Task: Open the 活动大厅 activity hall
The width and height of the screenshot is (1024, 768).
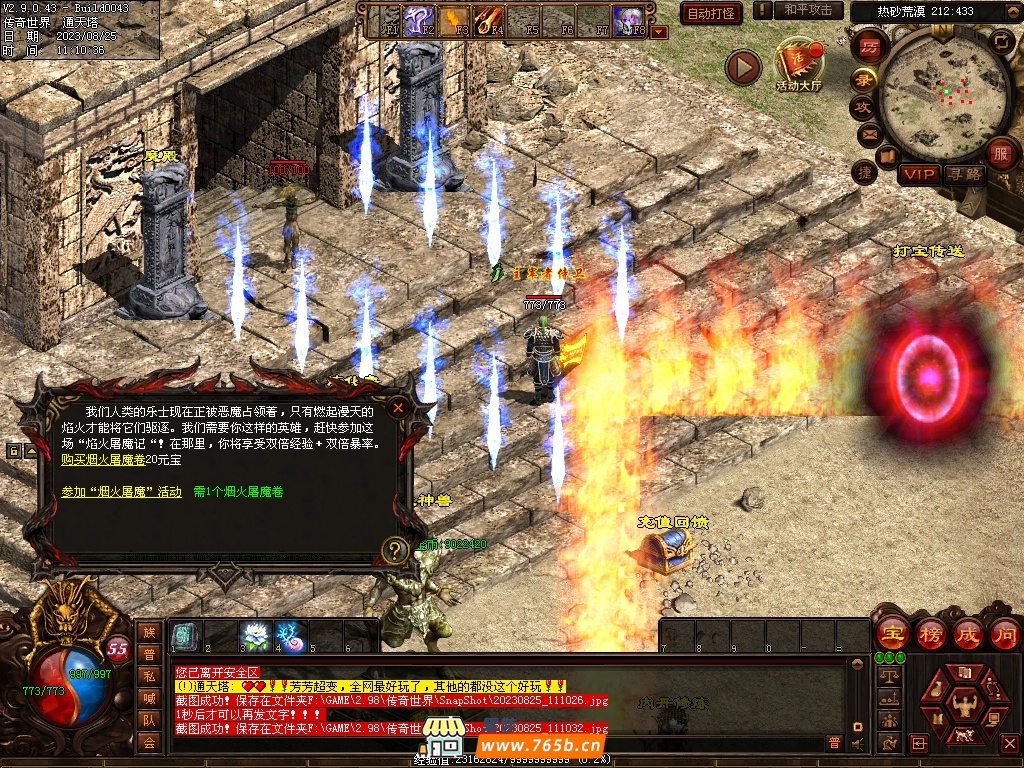Action: coord(798,65)
